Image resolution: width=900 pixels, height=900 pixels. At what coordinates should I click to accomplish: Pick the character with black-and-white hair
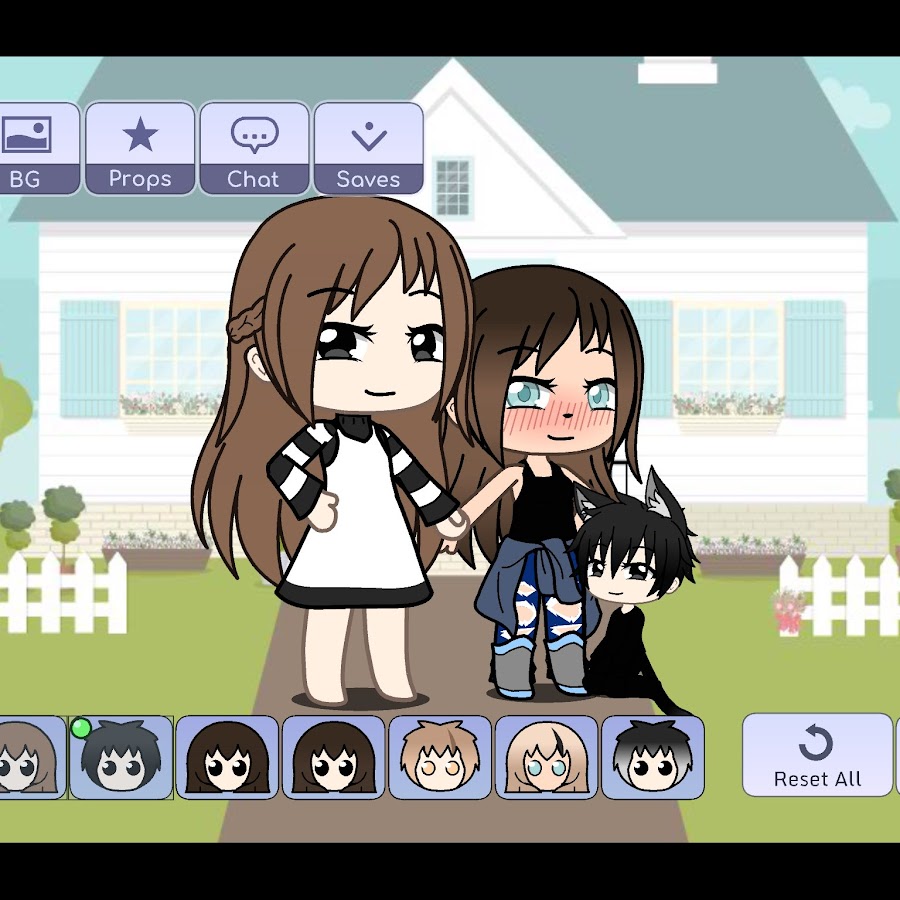click(x=652, y=757)
